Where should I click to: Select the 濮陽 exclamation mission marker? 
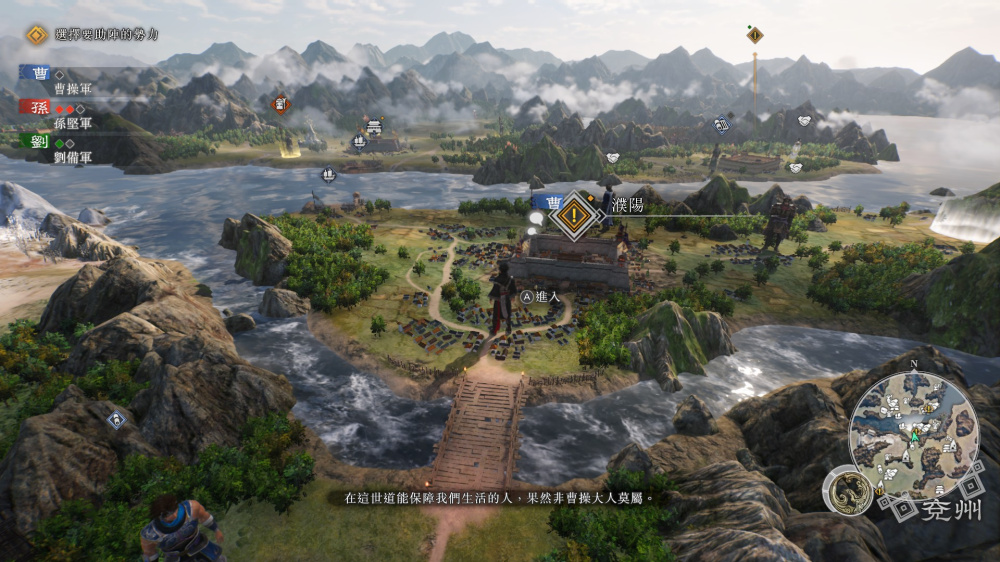pos(574,213)
